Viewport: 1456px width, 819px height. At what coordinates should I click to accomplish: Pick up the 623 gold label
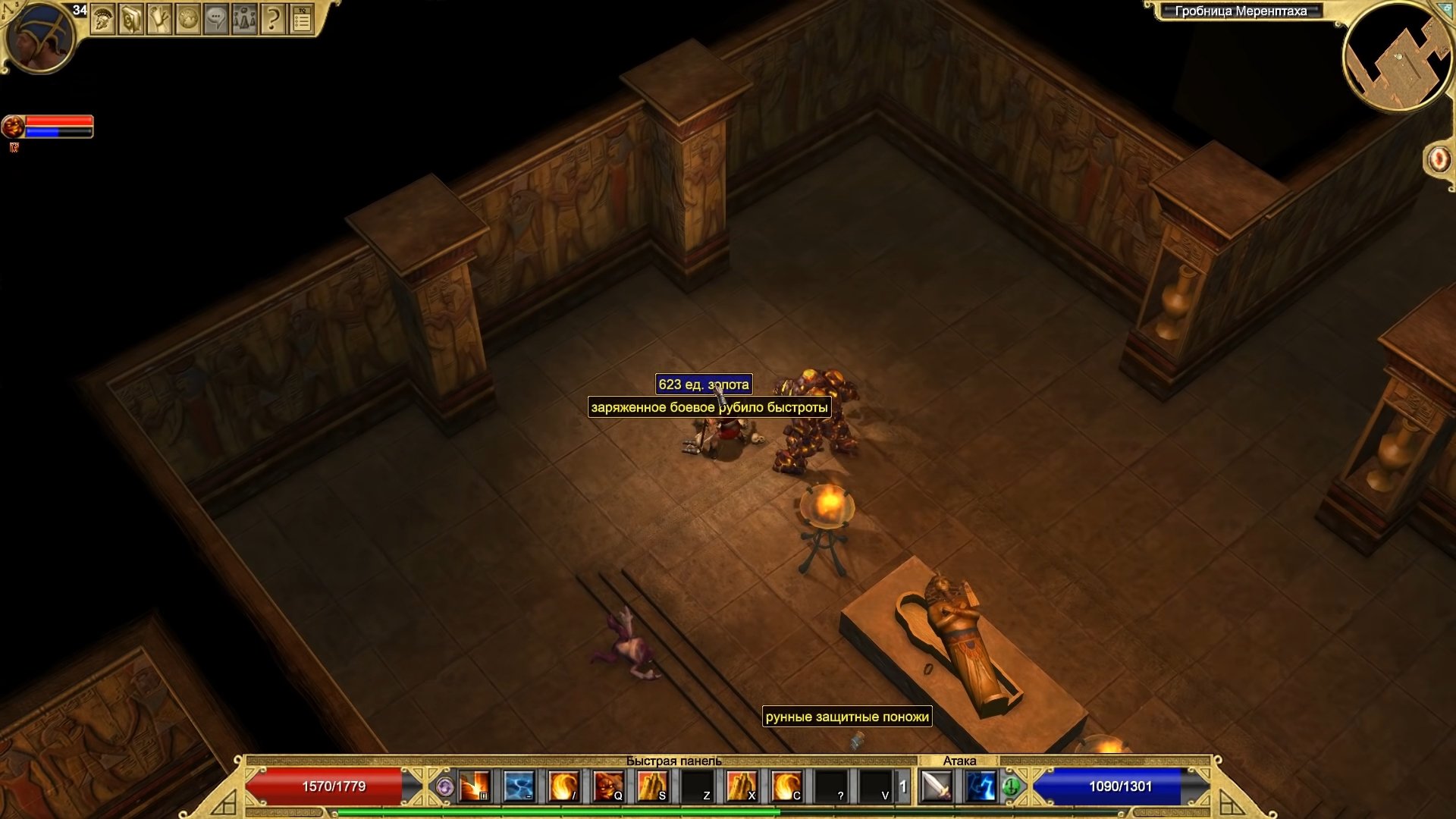(703, 384)
